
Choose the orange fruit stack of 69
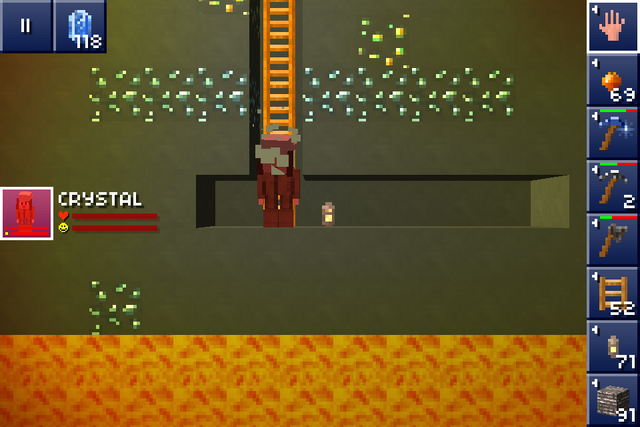[x=612, y=80]
